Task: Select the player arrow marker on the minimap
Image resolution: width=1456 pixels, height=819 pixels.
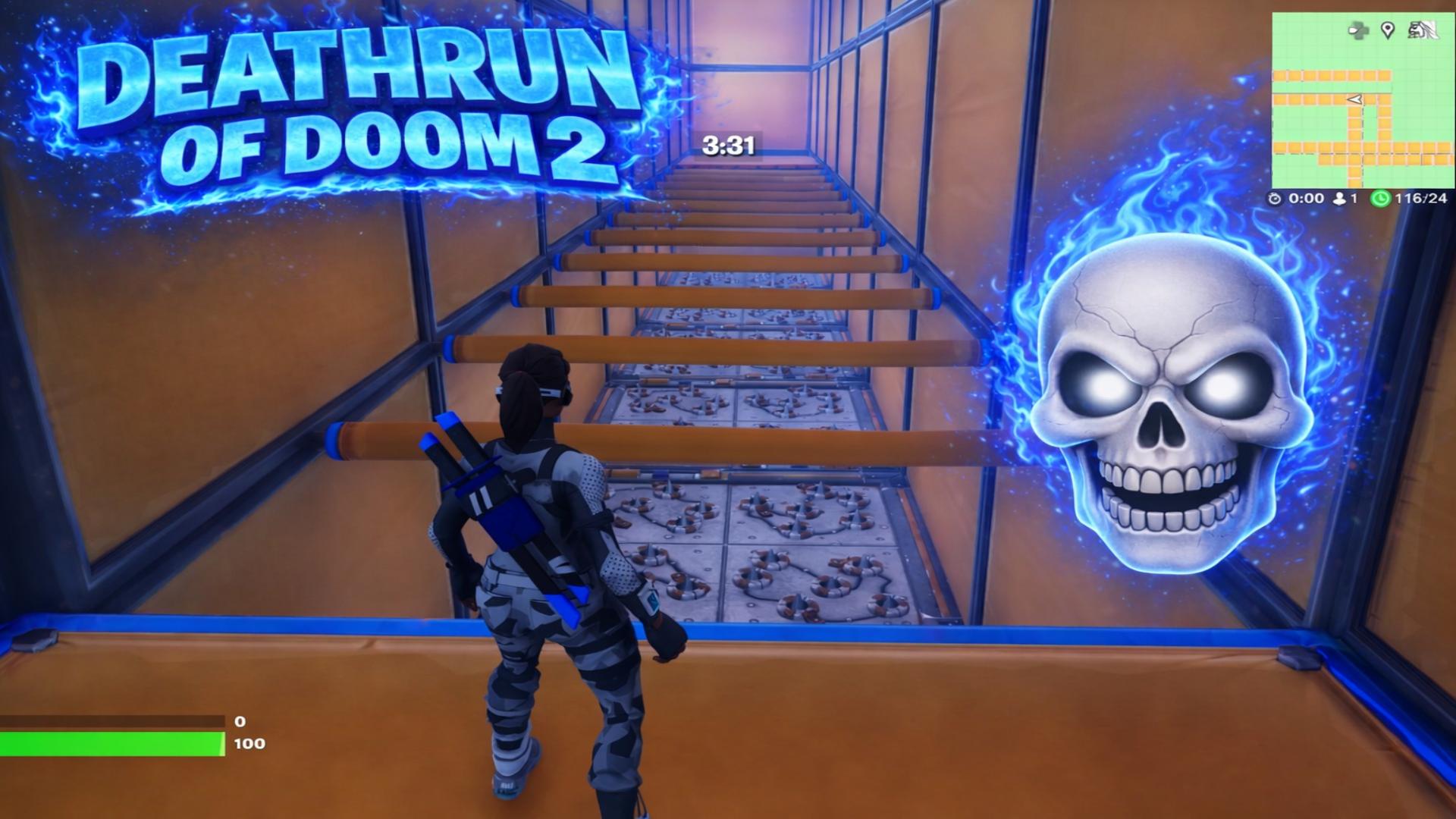Action: click(1354, 99)
